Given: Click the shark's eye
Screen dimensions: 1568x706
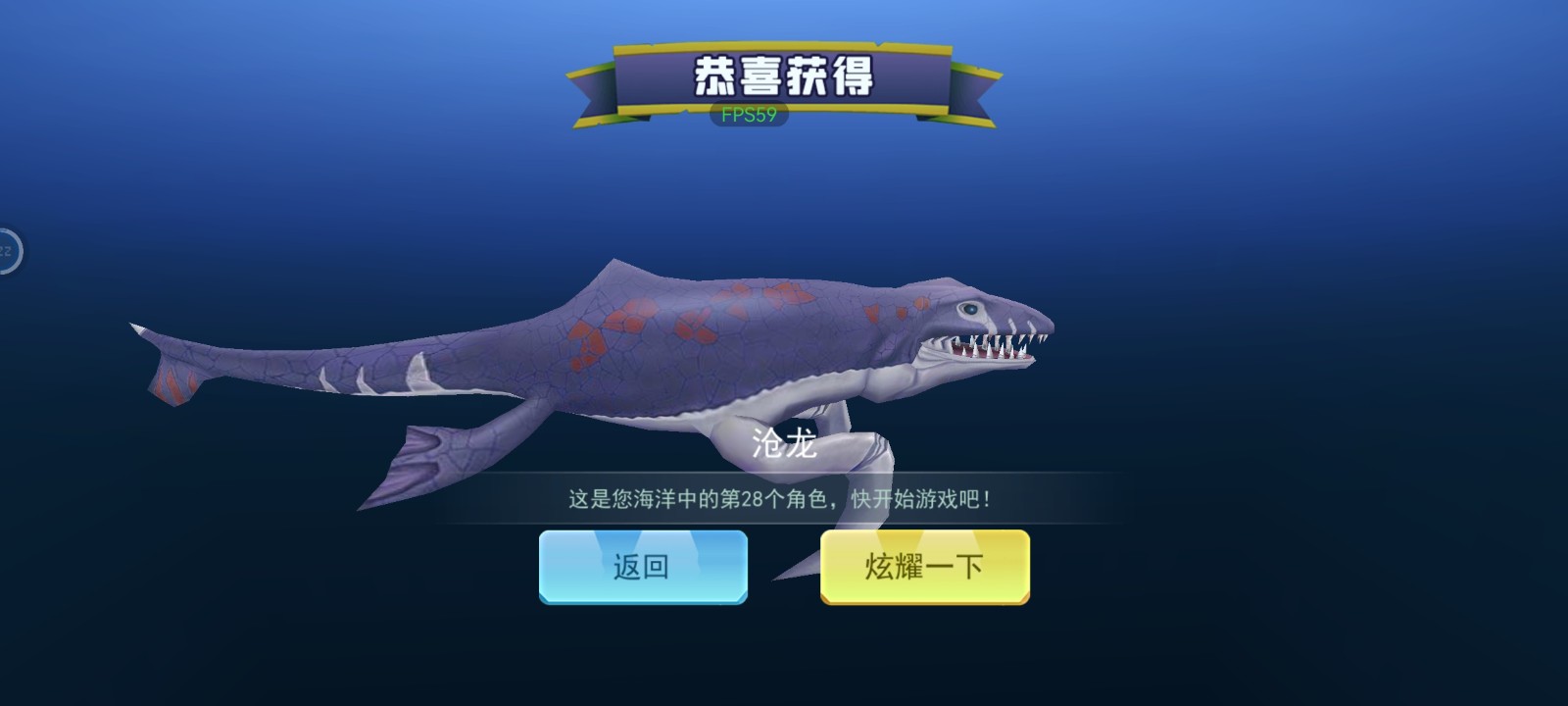Looking at the screenshot, I should point(970,309).
